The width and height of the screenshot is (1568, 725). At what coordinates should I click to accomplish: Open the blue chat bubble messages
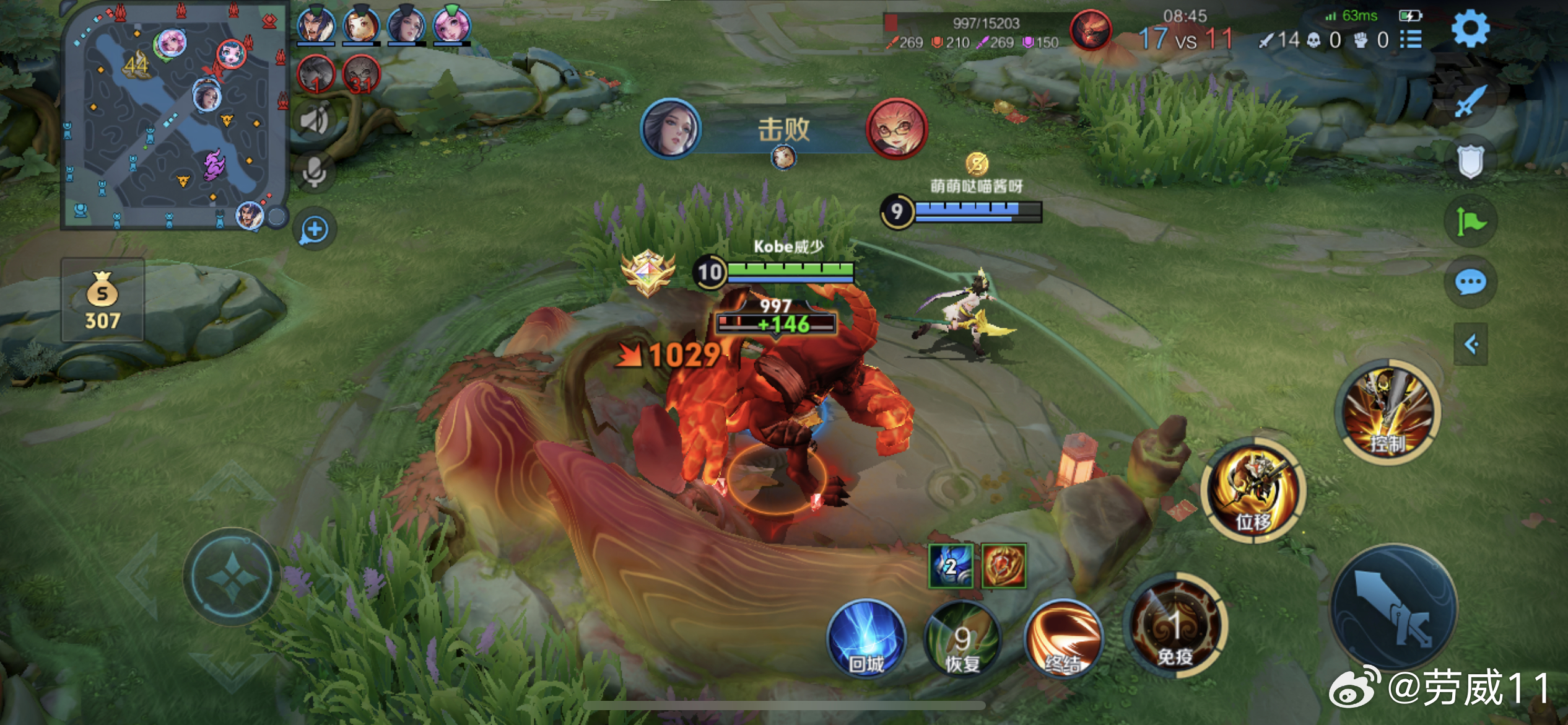coord(1470,283)
